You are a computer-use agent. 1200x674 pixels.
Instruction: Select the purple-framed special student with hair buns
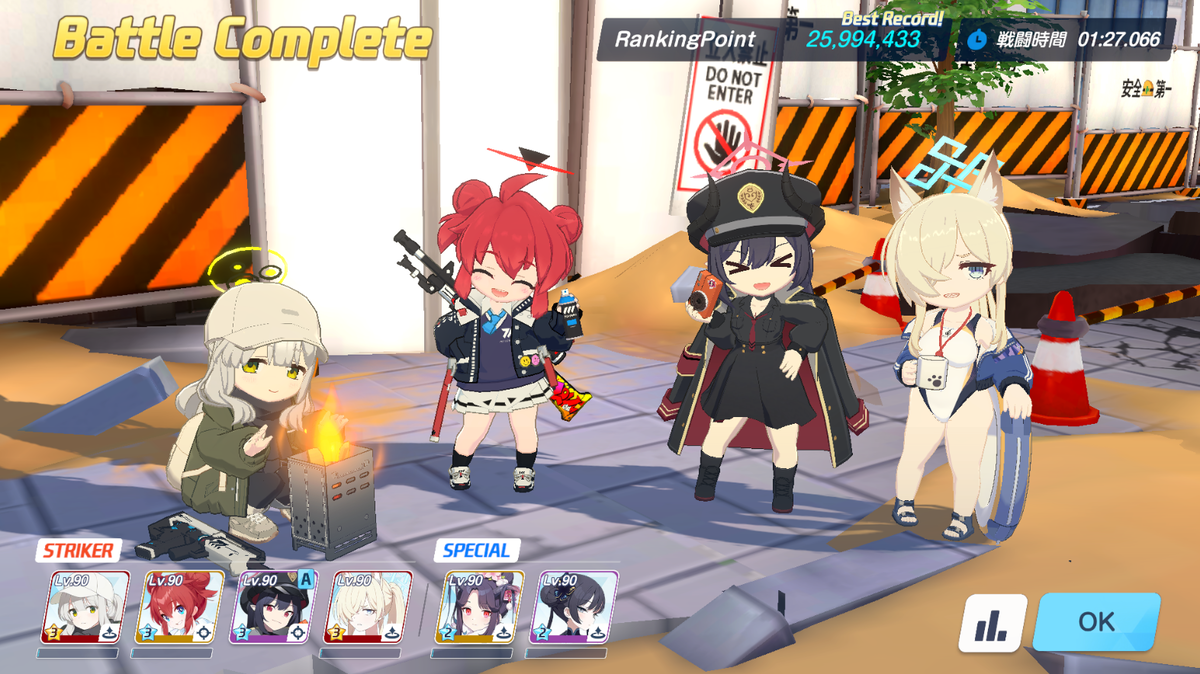click(x=574, y=607)
